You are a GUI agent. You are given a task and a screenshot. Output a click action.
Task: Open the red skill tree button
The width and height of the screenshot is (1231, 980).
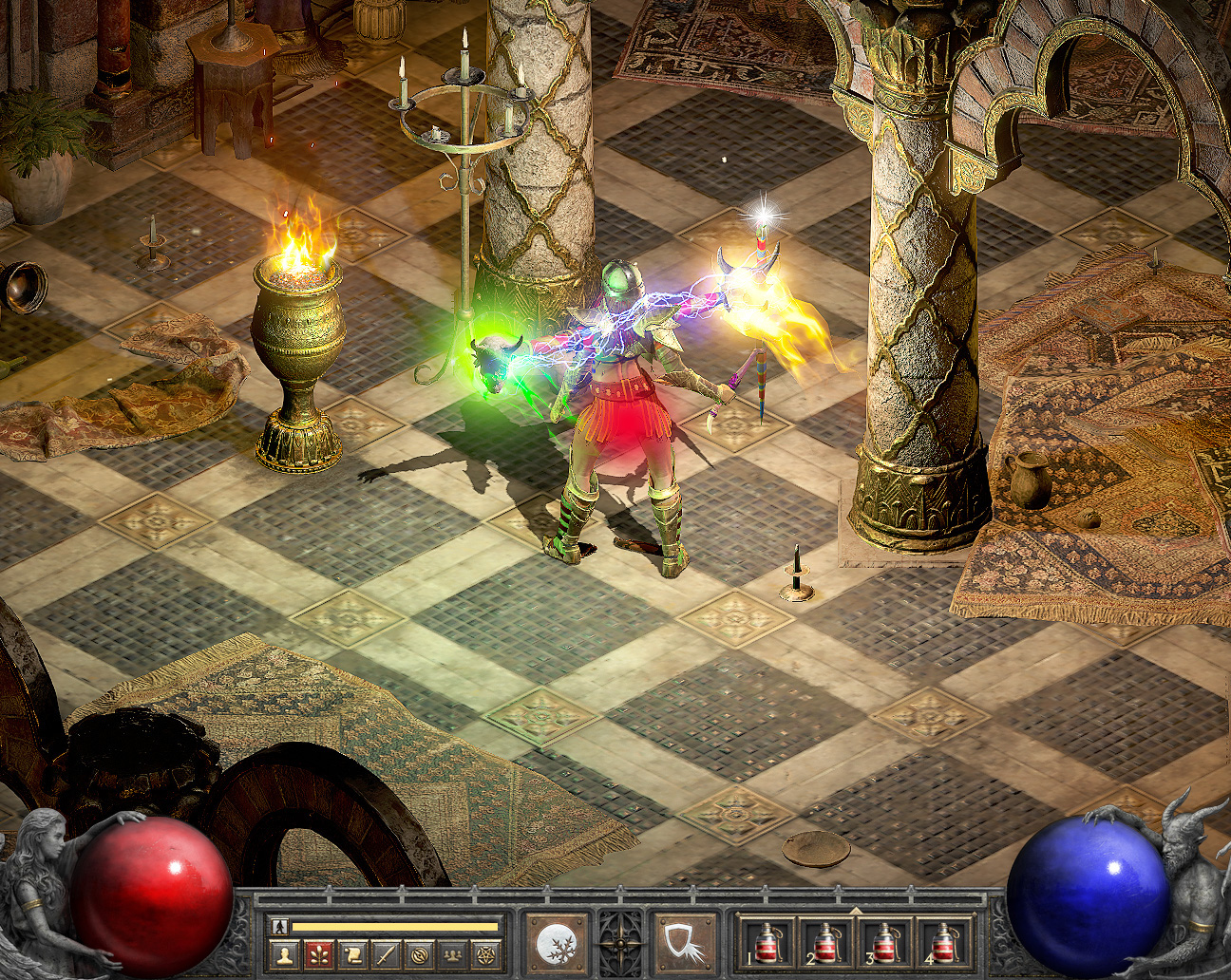[x=317, y=952]
